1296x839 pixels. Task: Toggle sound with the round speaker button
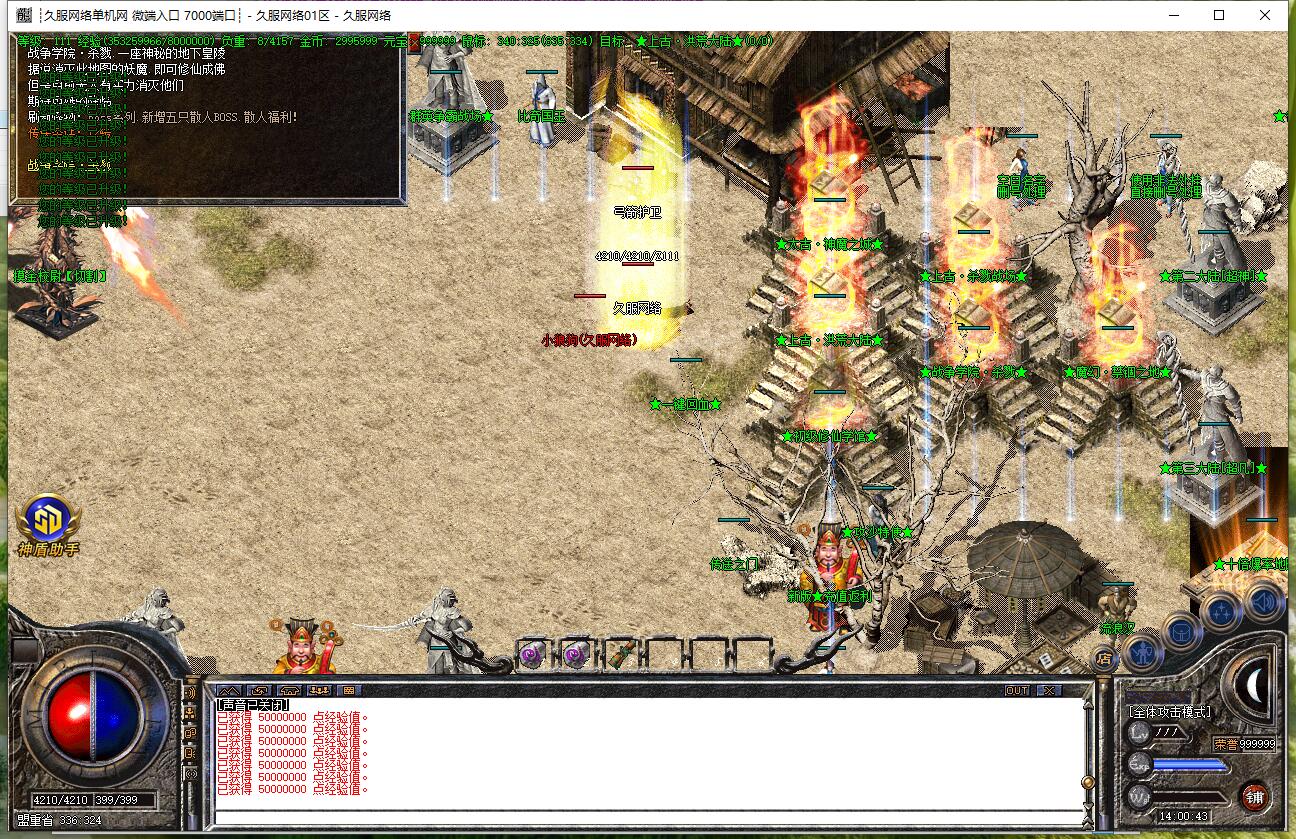coord(1264,602)
